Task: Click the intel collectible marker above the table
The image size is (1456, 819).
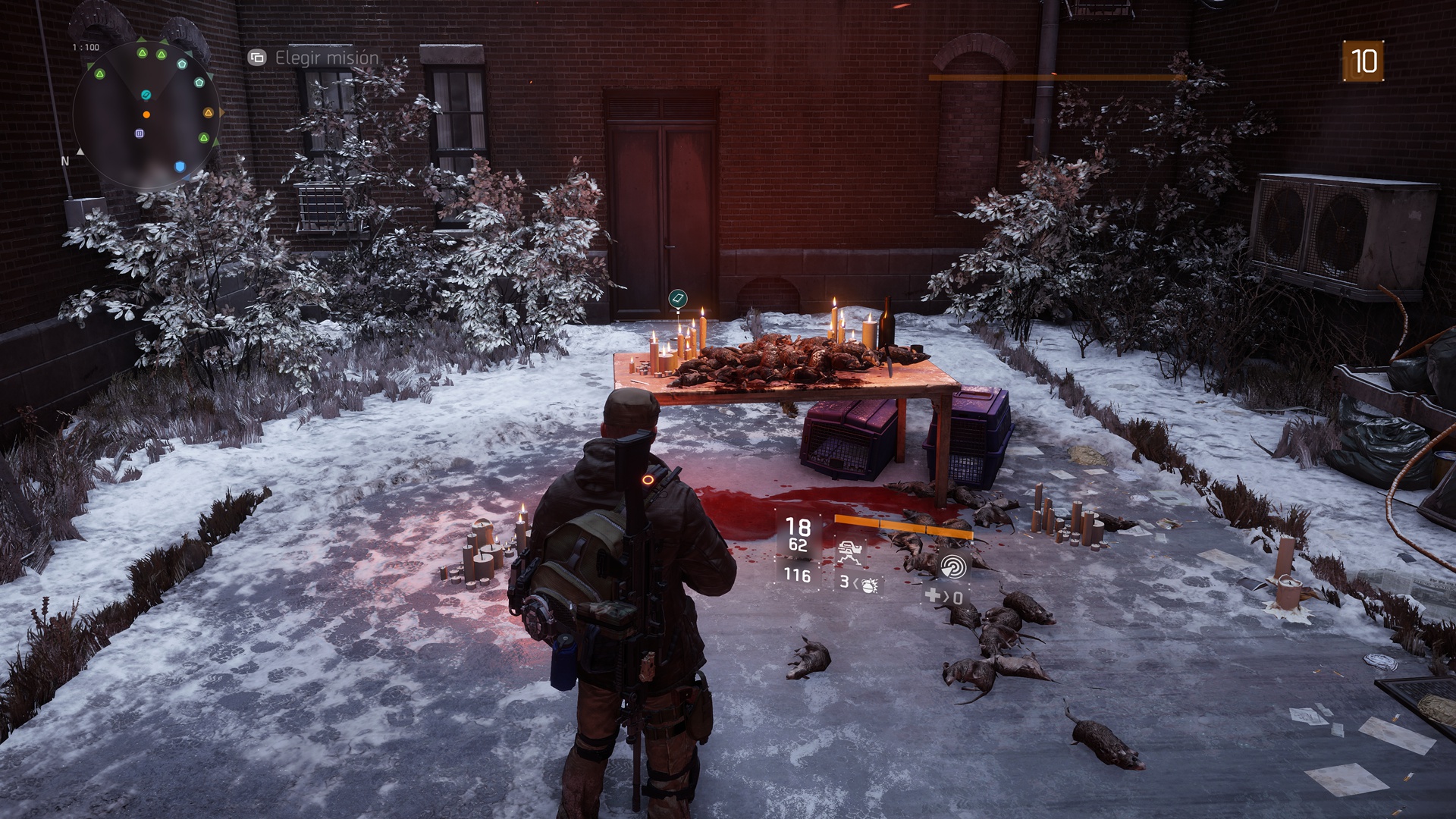Action: pyautogui.click(x=678, y=299)
